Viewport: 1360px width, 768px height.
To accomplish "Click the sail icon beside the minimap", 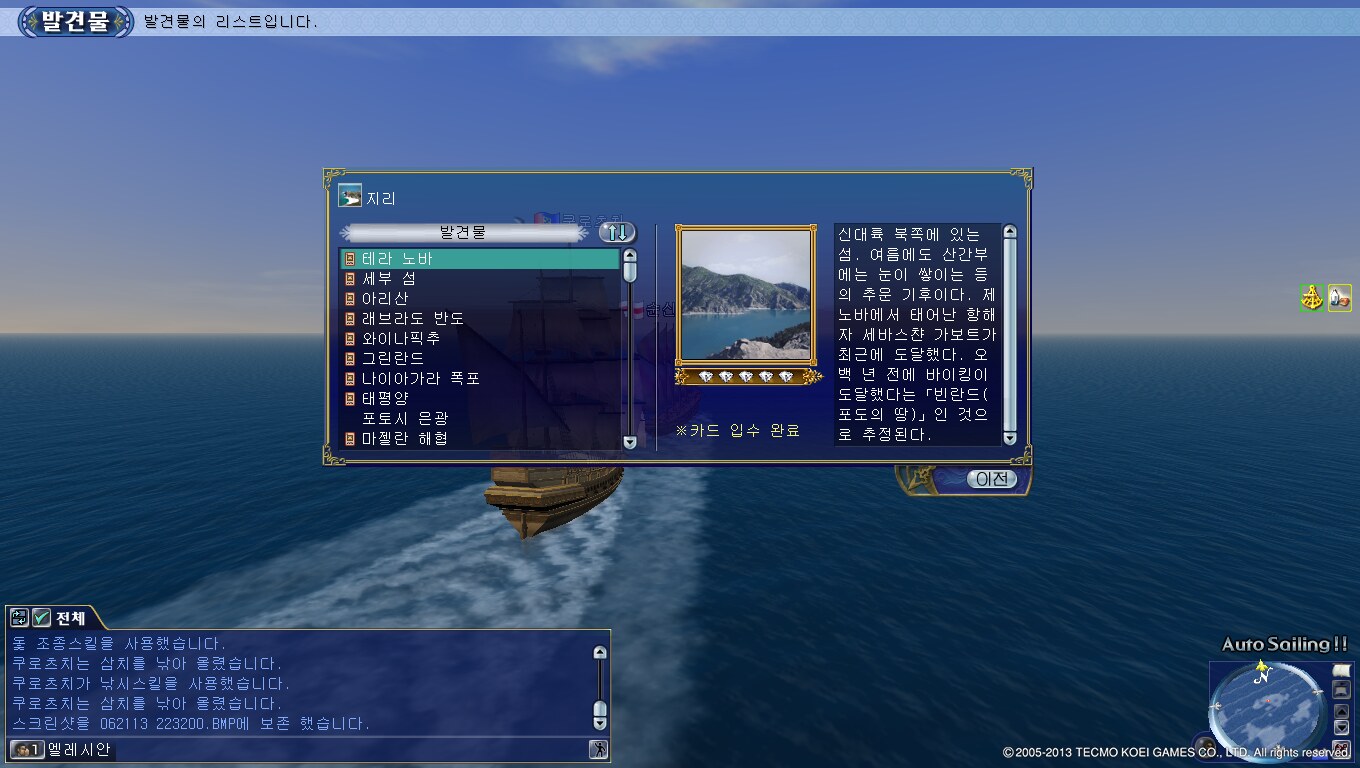I will coord(1341,671).
